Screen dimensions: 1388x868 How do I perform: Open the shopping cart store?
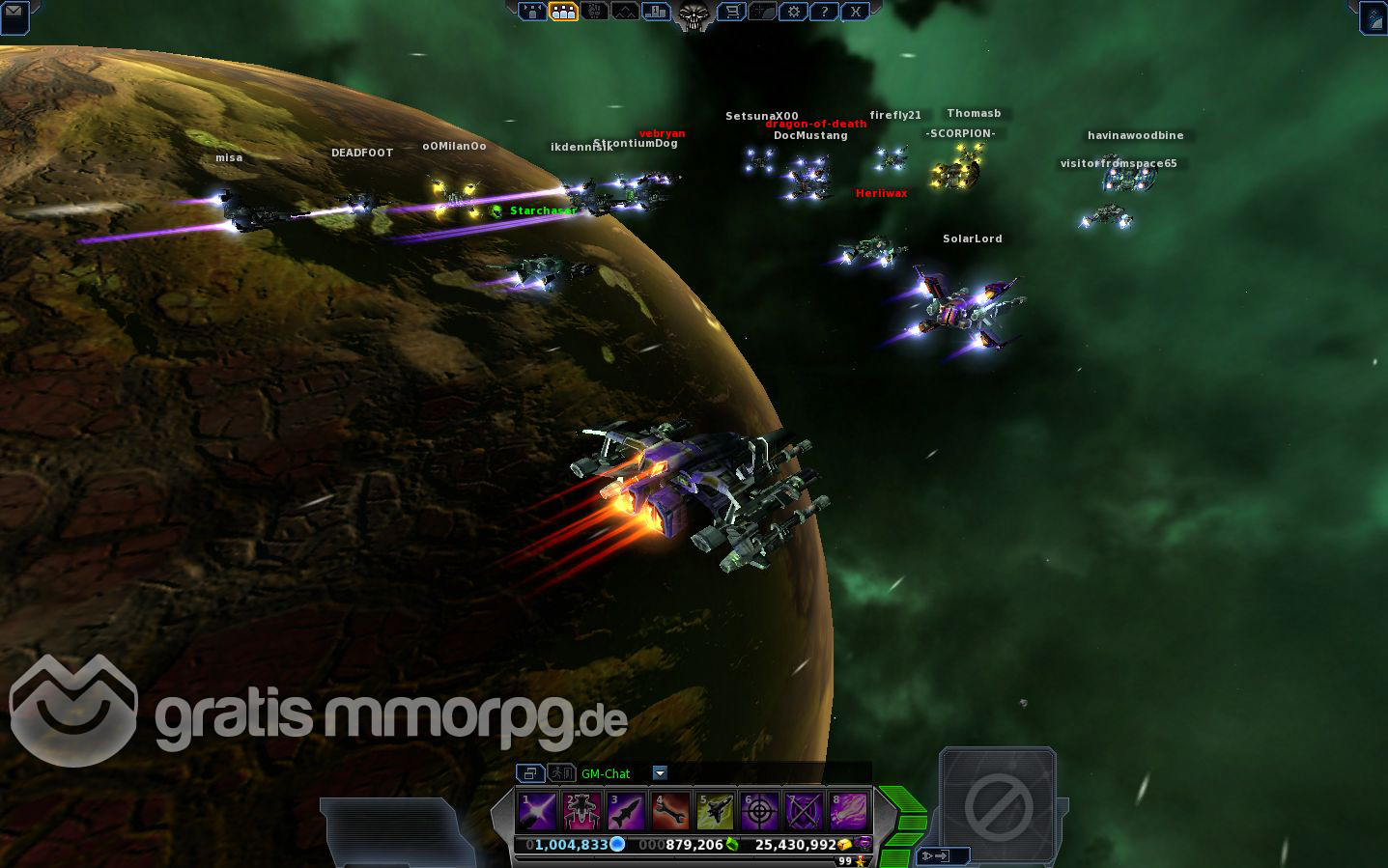pos(732,12)
